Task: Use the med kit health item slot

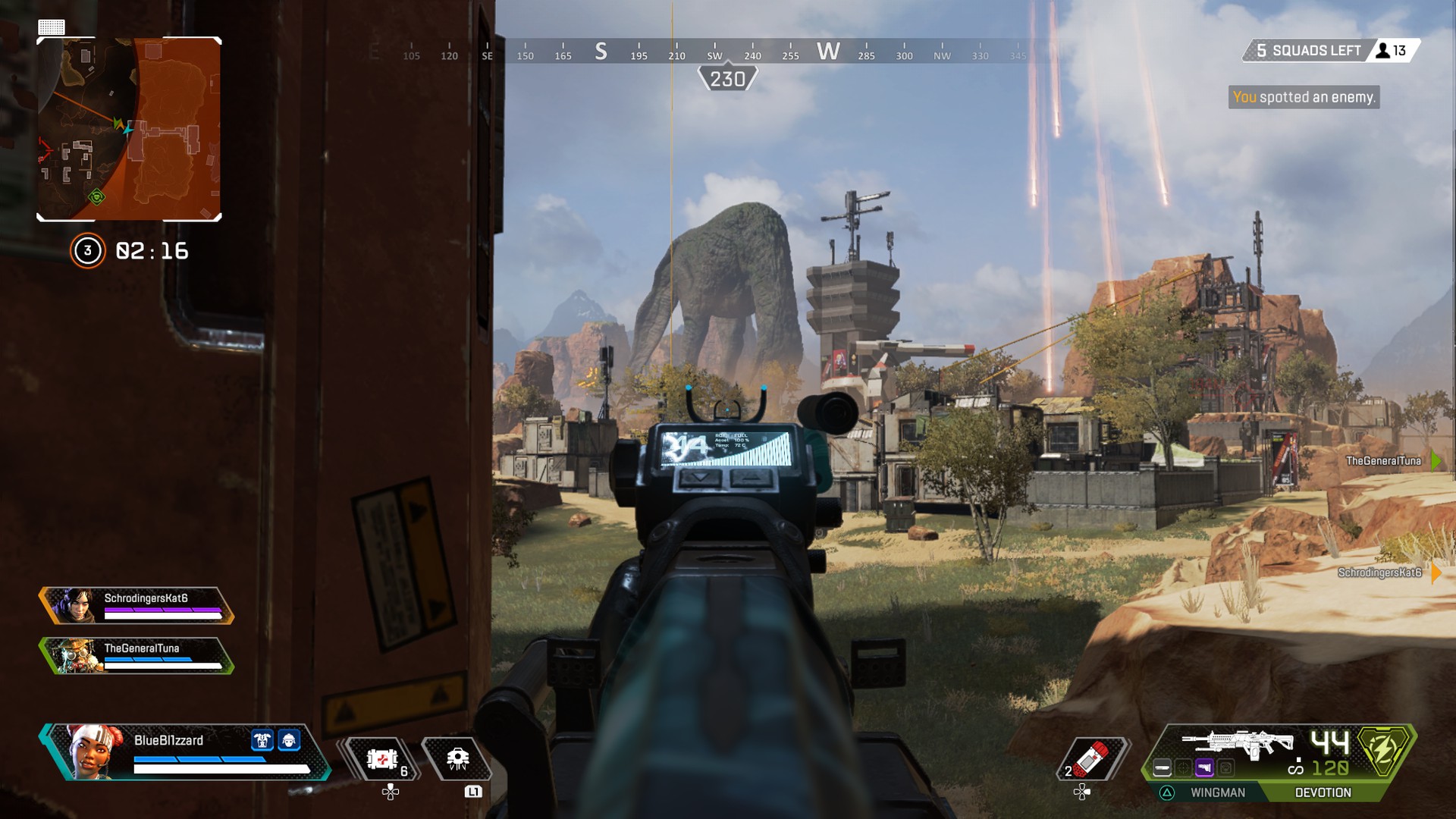Action: pos(383,758)
